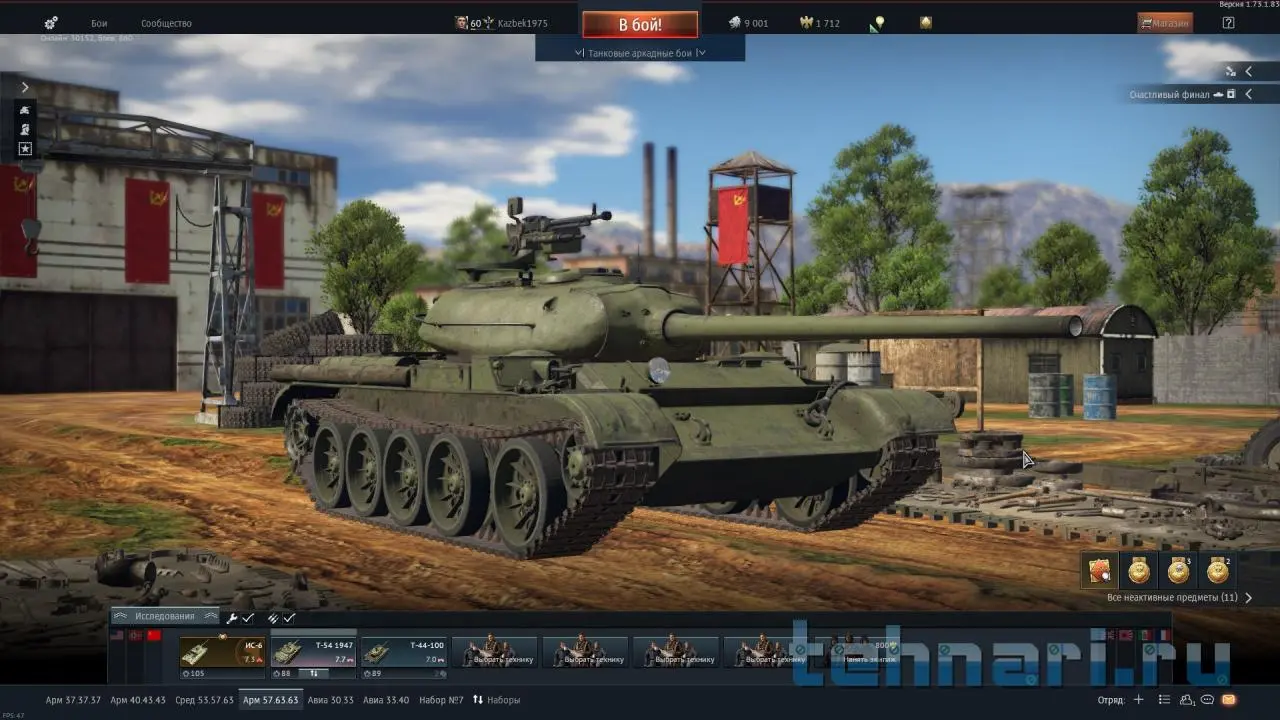Open the 'Бои' menu
1280x720 pixels.
click(99, 23)
